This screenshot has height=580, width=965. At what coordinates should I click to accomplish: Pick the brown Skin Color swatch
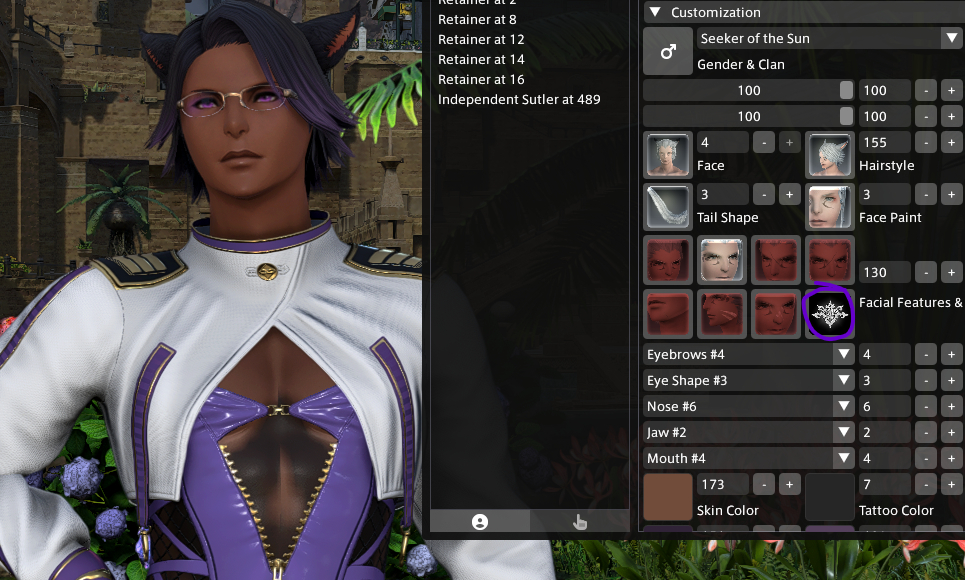click(668, 497)
